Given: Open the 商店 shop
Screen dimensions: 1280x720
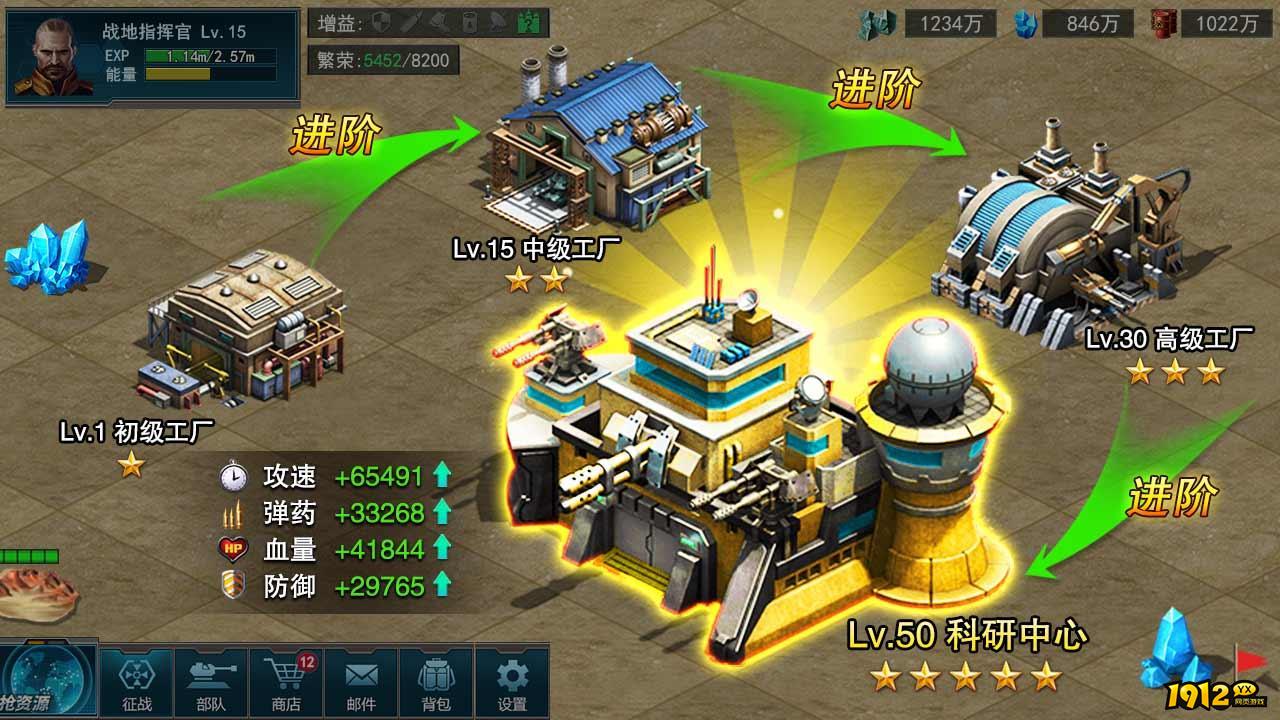Looking at the screenshot, I should tap(286, 683).
